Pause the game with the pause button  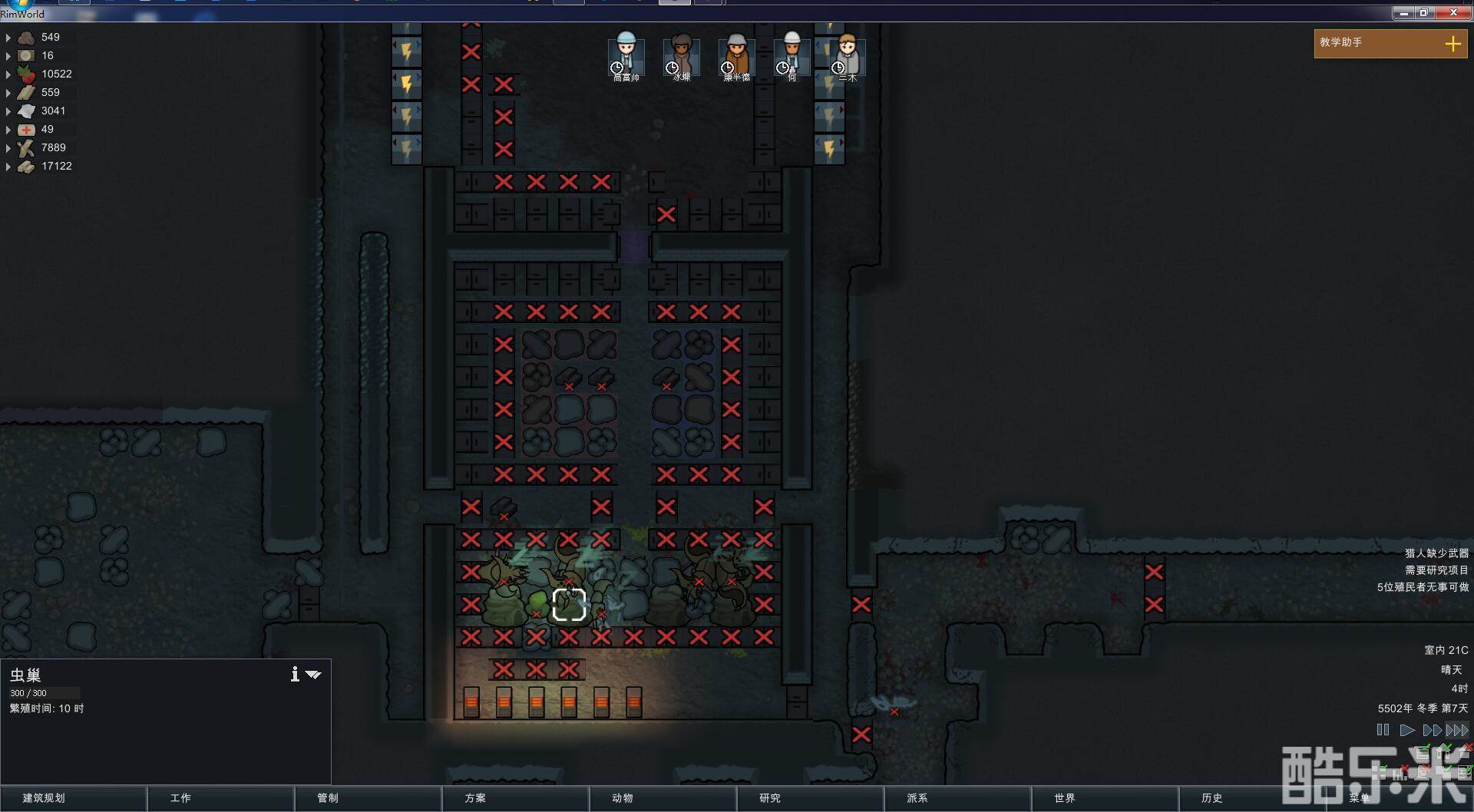click(x=1383, y=730)
